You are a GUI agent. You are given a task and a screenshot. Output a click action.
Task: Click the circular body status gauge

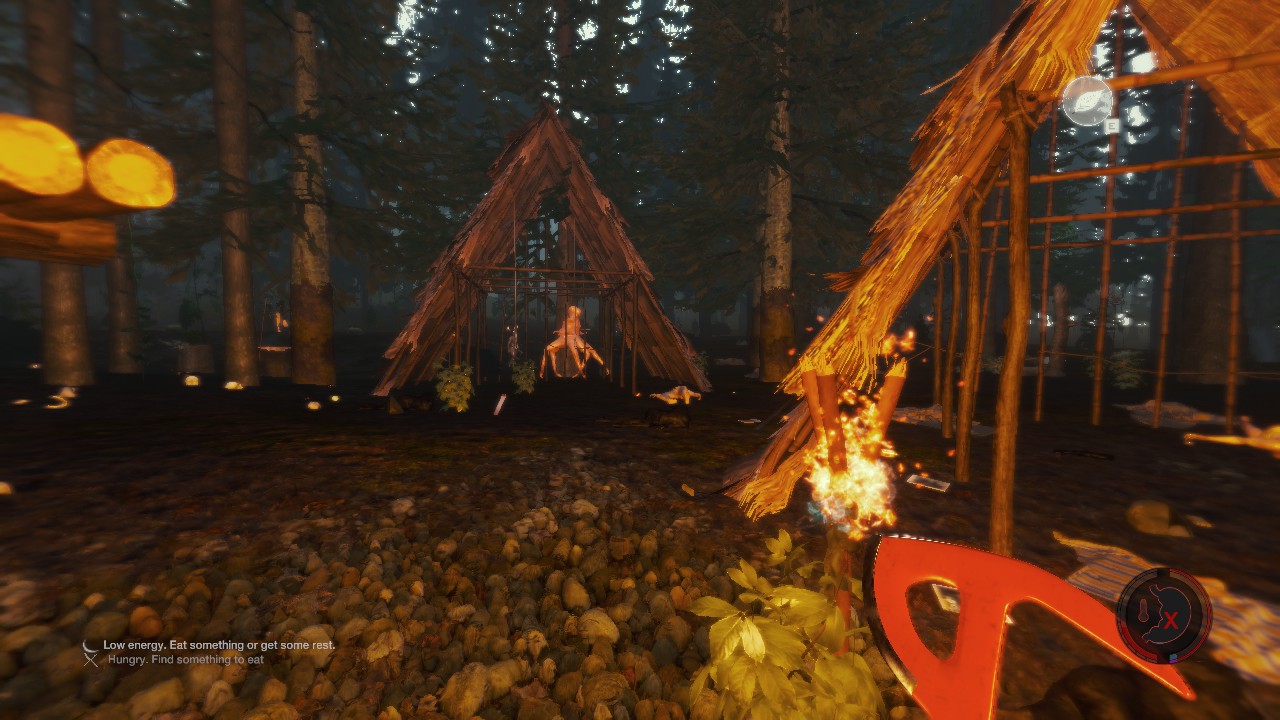coord(1164,616)
